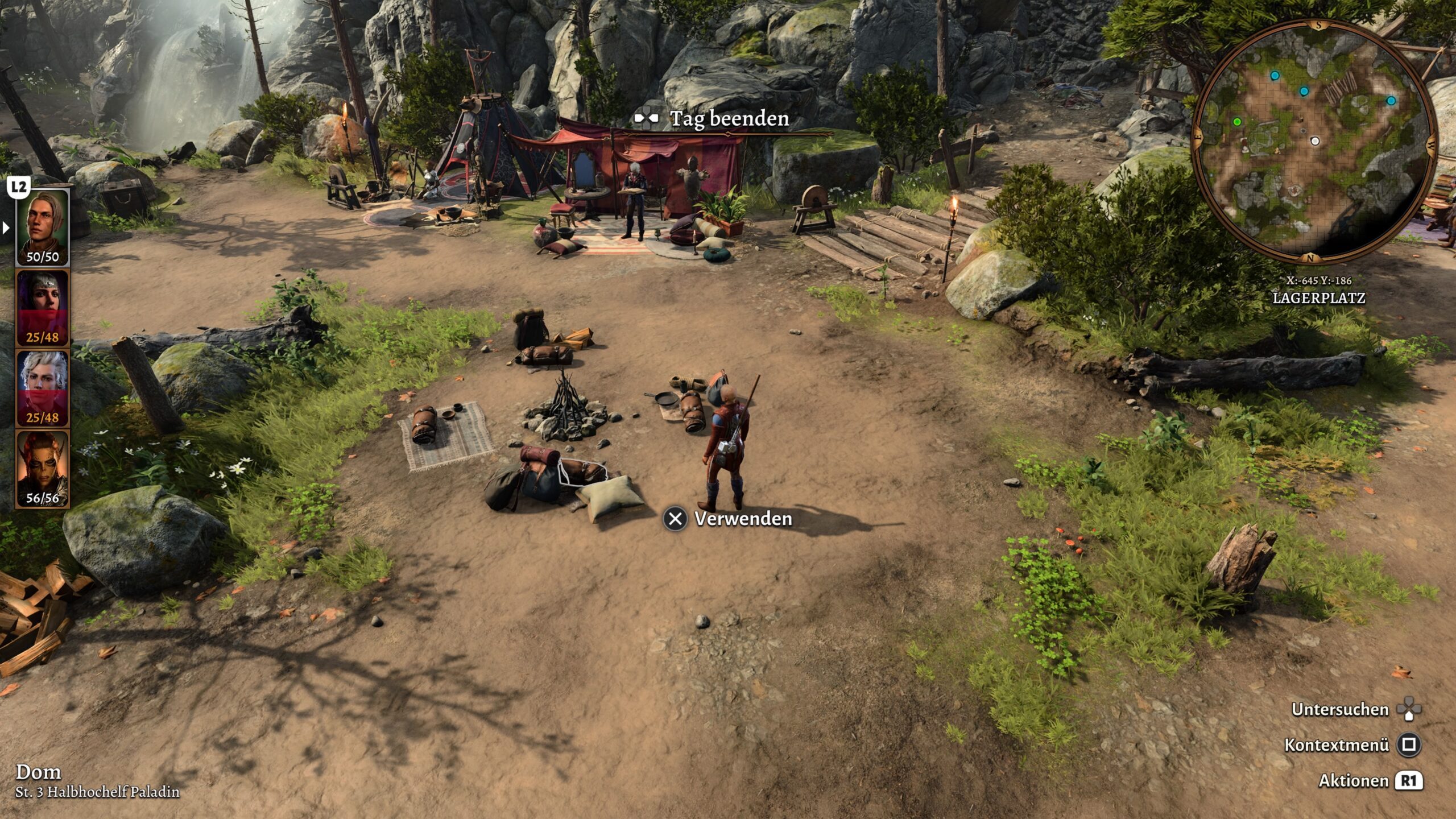Screen dimensions: 1456x819
Task: Select Shadowheart's dark-haired party portrait
Action: click(x=42, y=308)
